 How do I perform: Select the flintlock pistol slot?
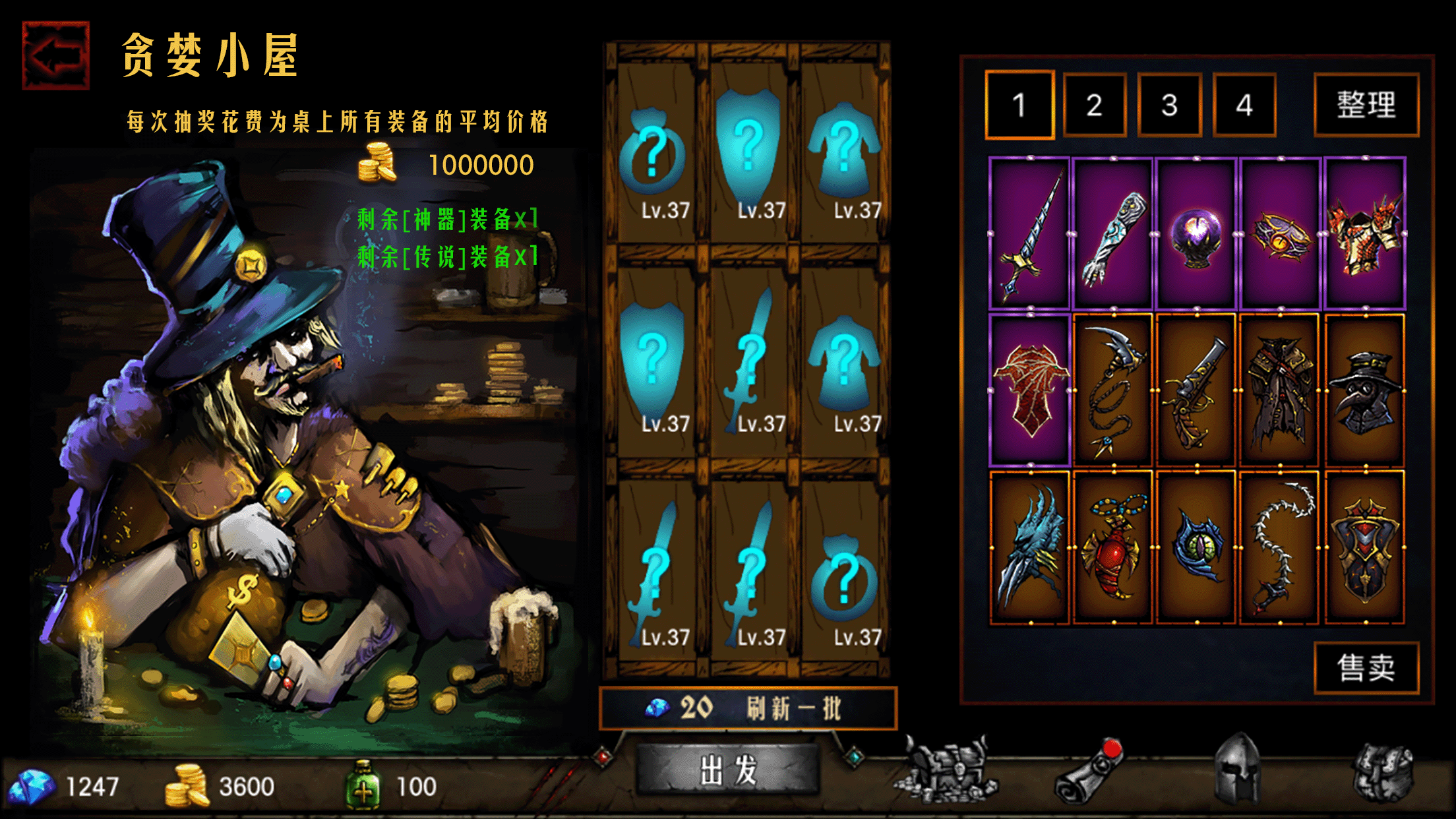click(1196, 390)
